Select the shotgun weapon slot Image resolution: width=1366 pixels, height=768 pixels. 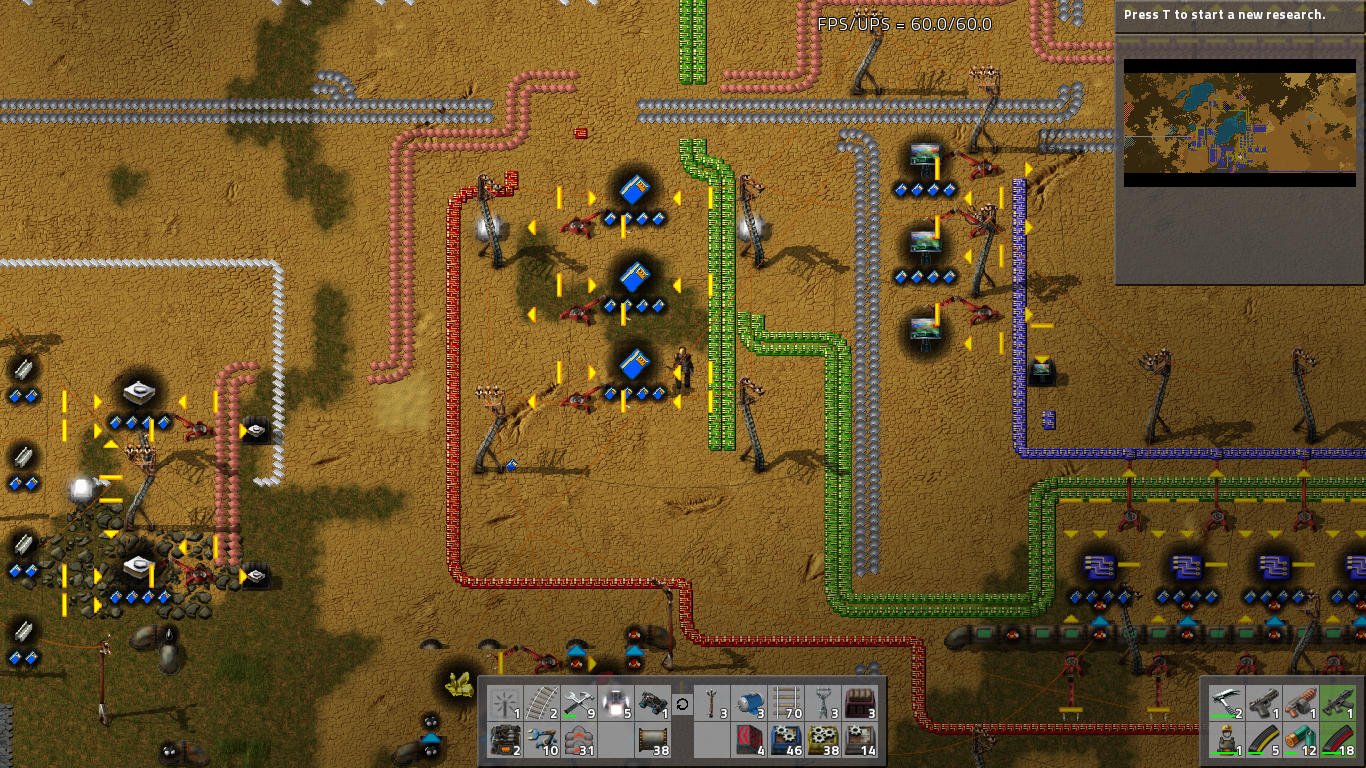click(1301, 702)
